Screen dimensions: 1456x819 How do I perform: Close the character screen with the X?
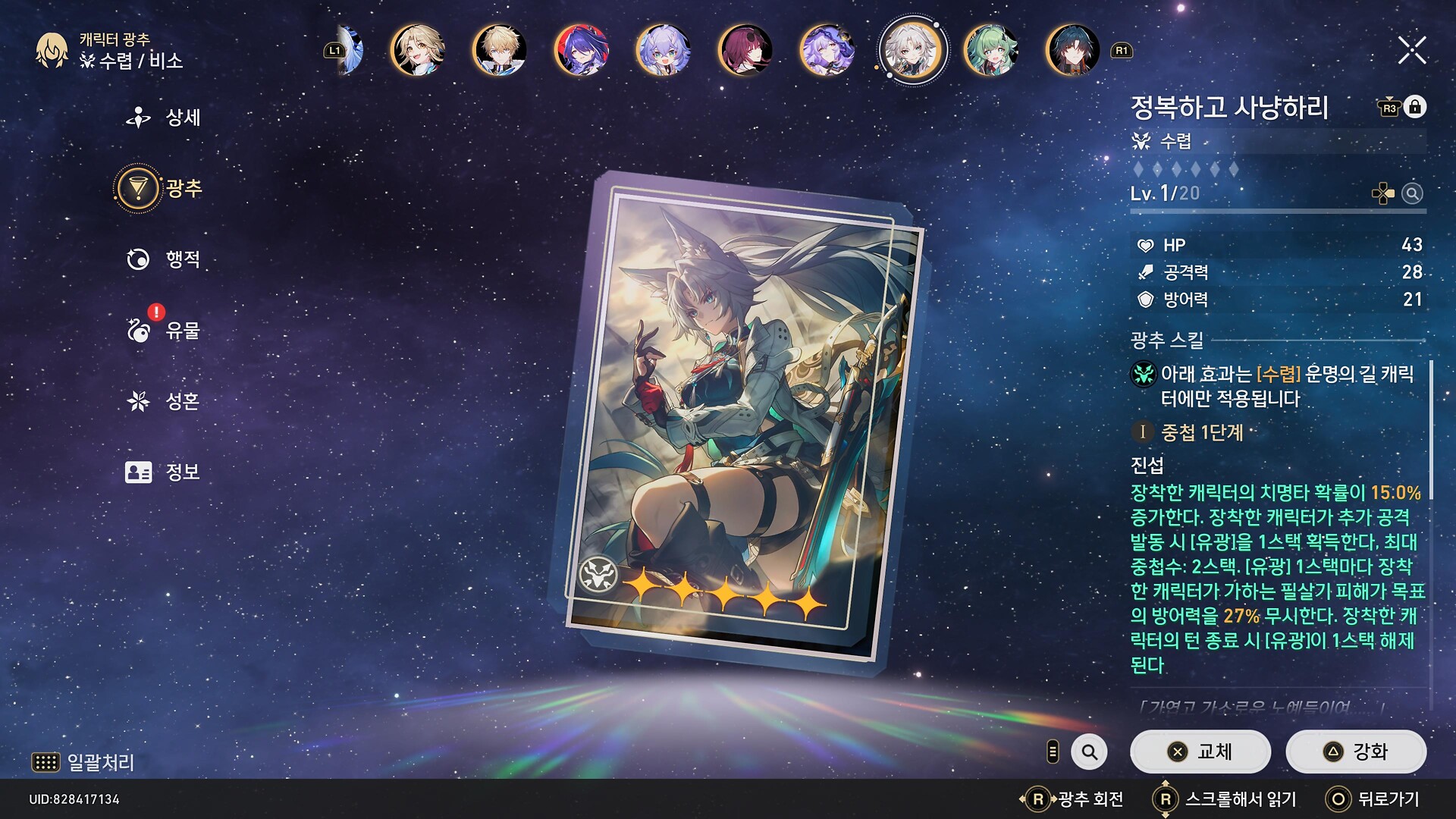pyautogui.click(x=1411, y=51)
